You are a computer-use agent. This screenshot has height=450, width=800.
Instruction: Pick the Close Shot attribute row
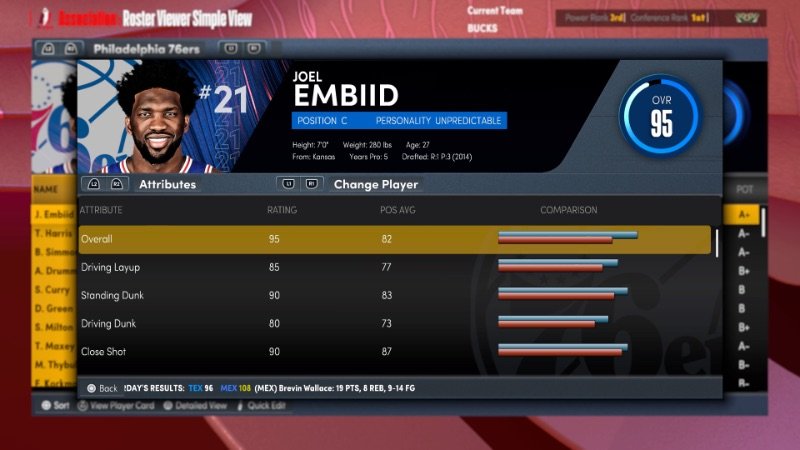(x=394, y=352)
